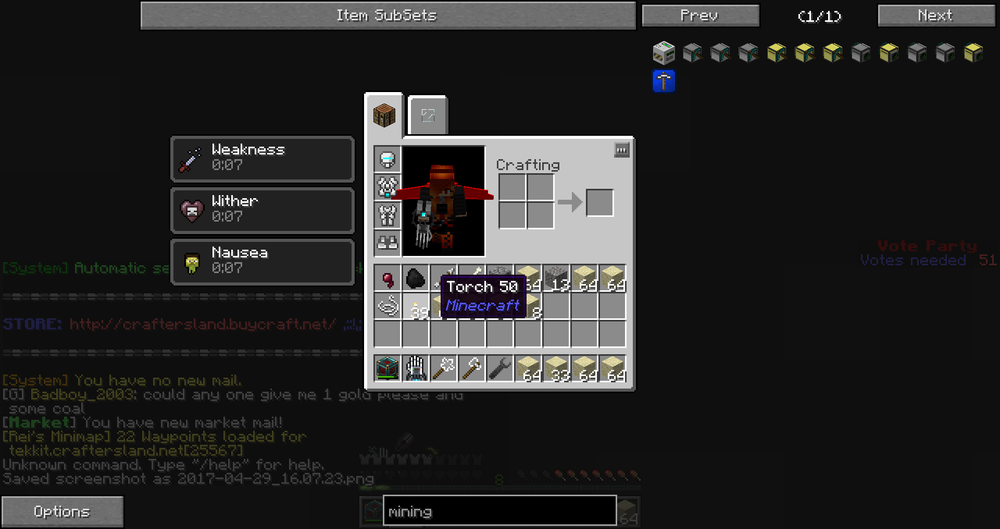The width and height of the screenshot is (1000, 529).
Task: Select the wrench in the hotbar
Action: click(499, 368)
